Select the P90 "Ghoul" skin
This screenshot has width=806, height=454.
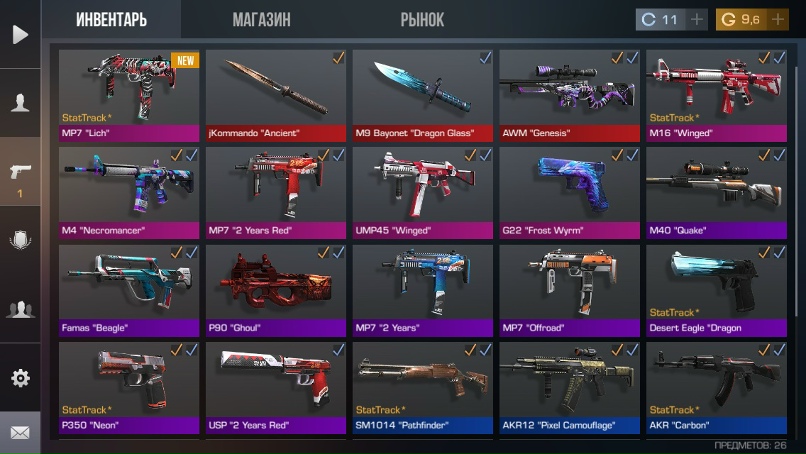pos(276,289)
